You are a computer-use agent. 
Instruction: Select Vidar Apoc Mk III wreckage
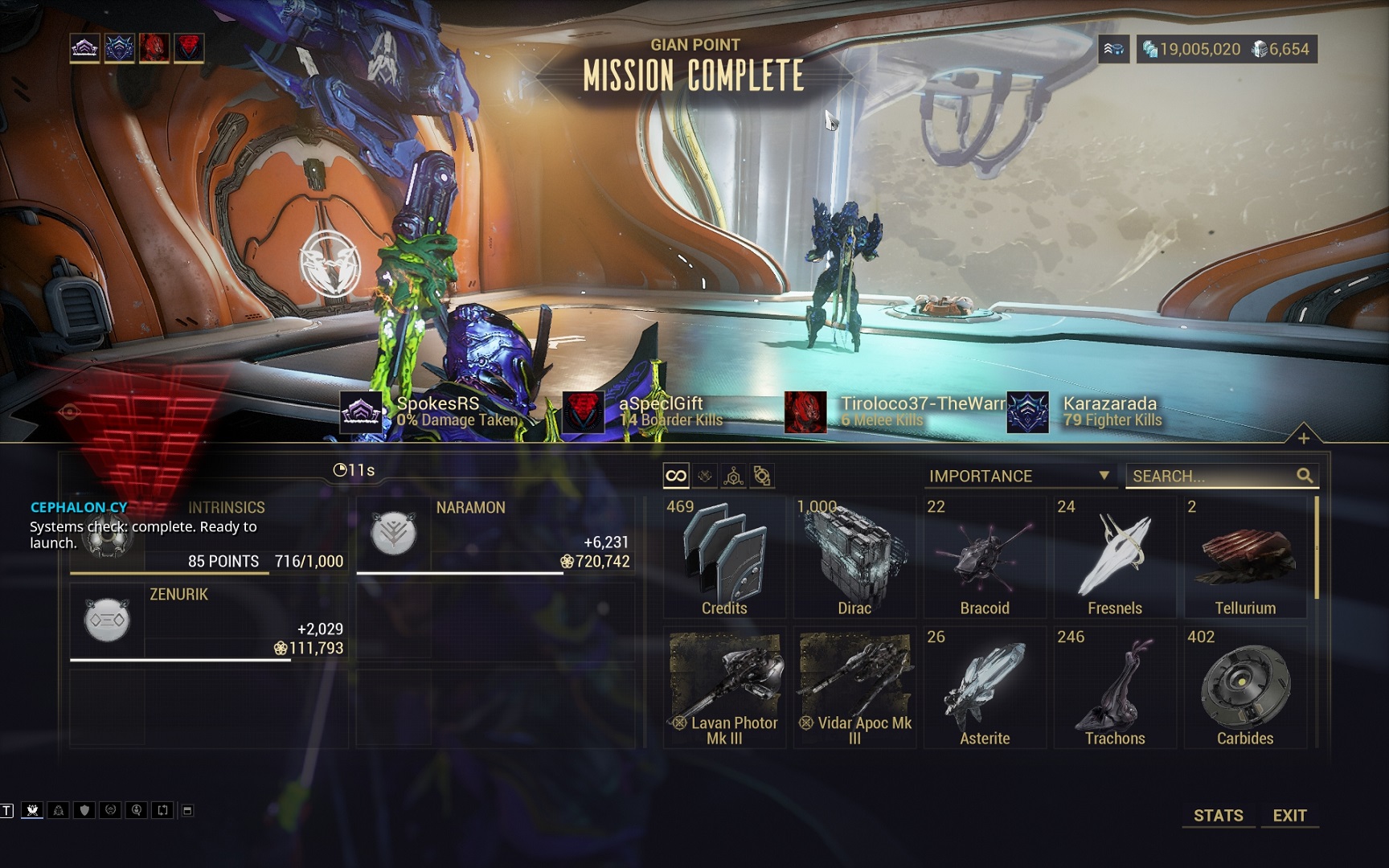[x=854, y=688]
